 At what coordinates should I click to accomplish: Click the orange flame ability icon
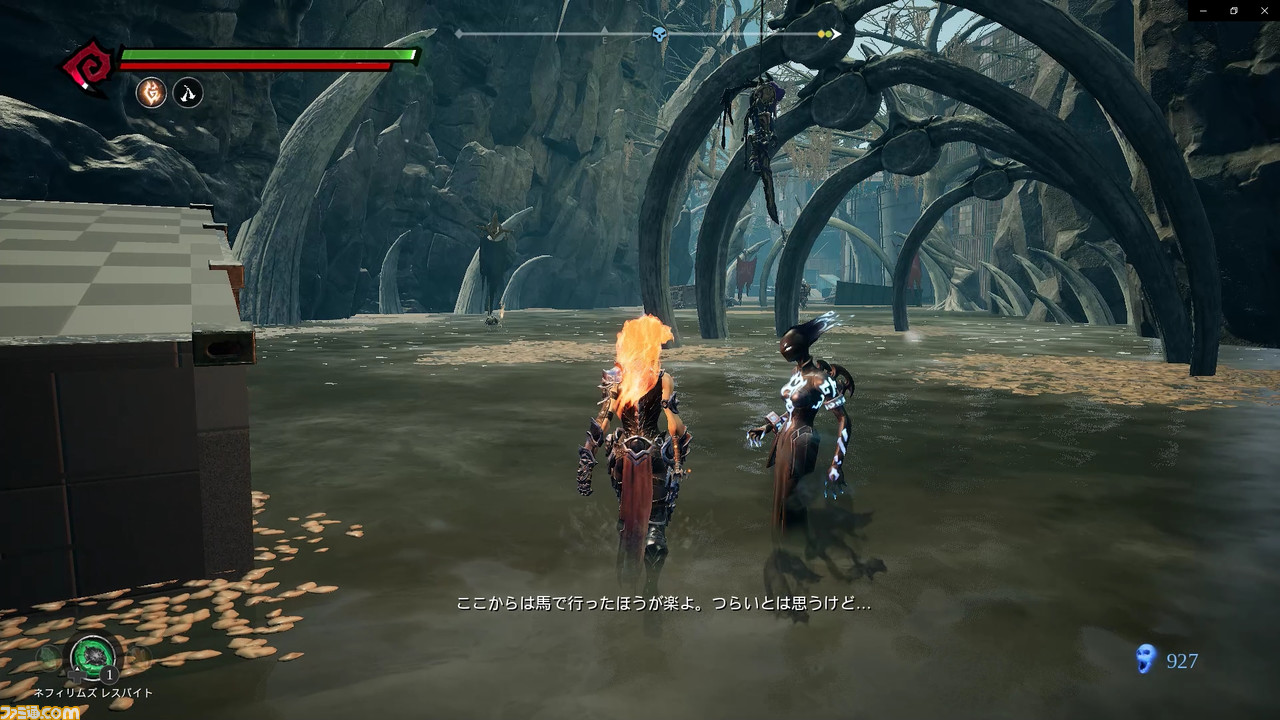click(x=151, y=93)
